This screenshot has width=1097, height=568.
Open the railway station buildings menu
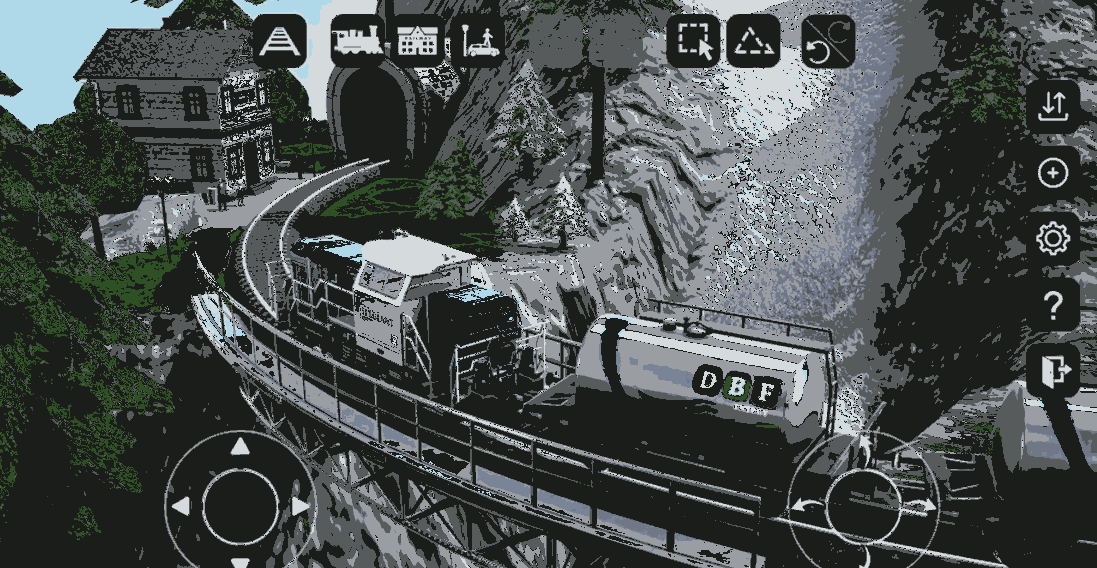tap(418, 42)
